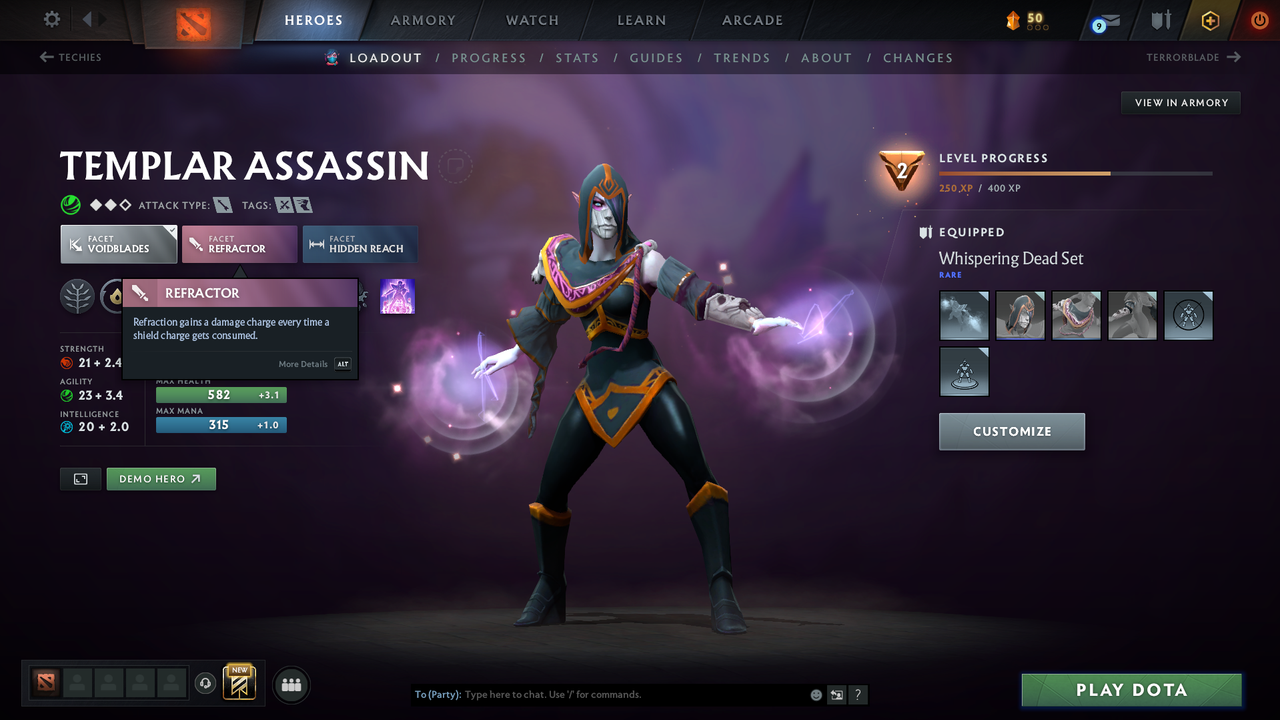This screenshot has height=720, width=1280.
Task: Switch to the Guides tab
Action: coord(656,57)
